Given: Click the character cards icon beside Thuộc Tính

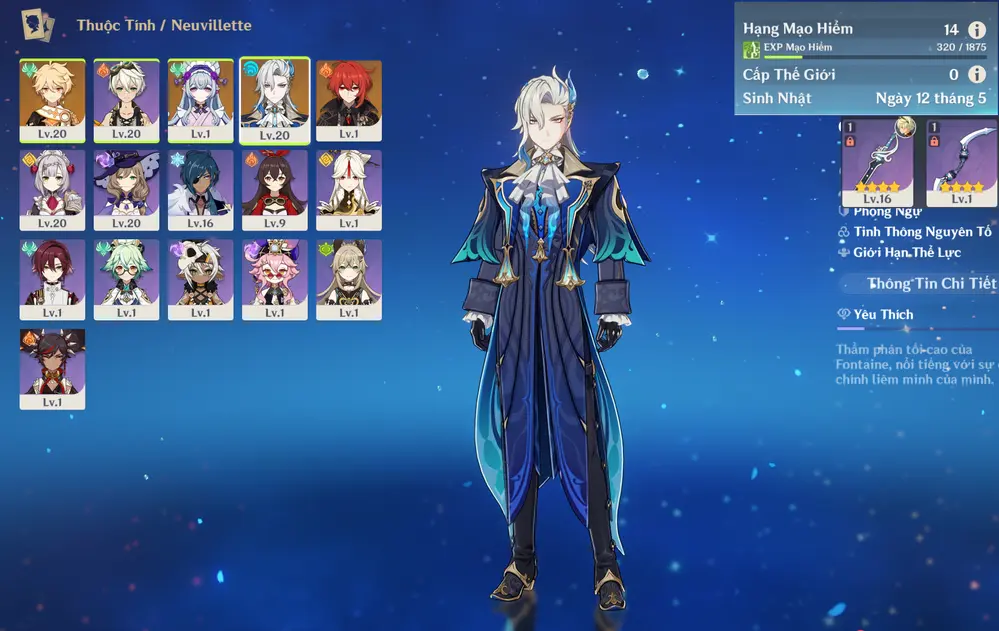Looking at the screenshot, I should coord(38,24).
